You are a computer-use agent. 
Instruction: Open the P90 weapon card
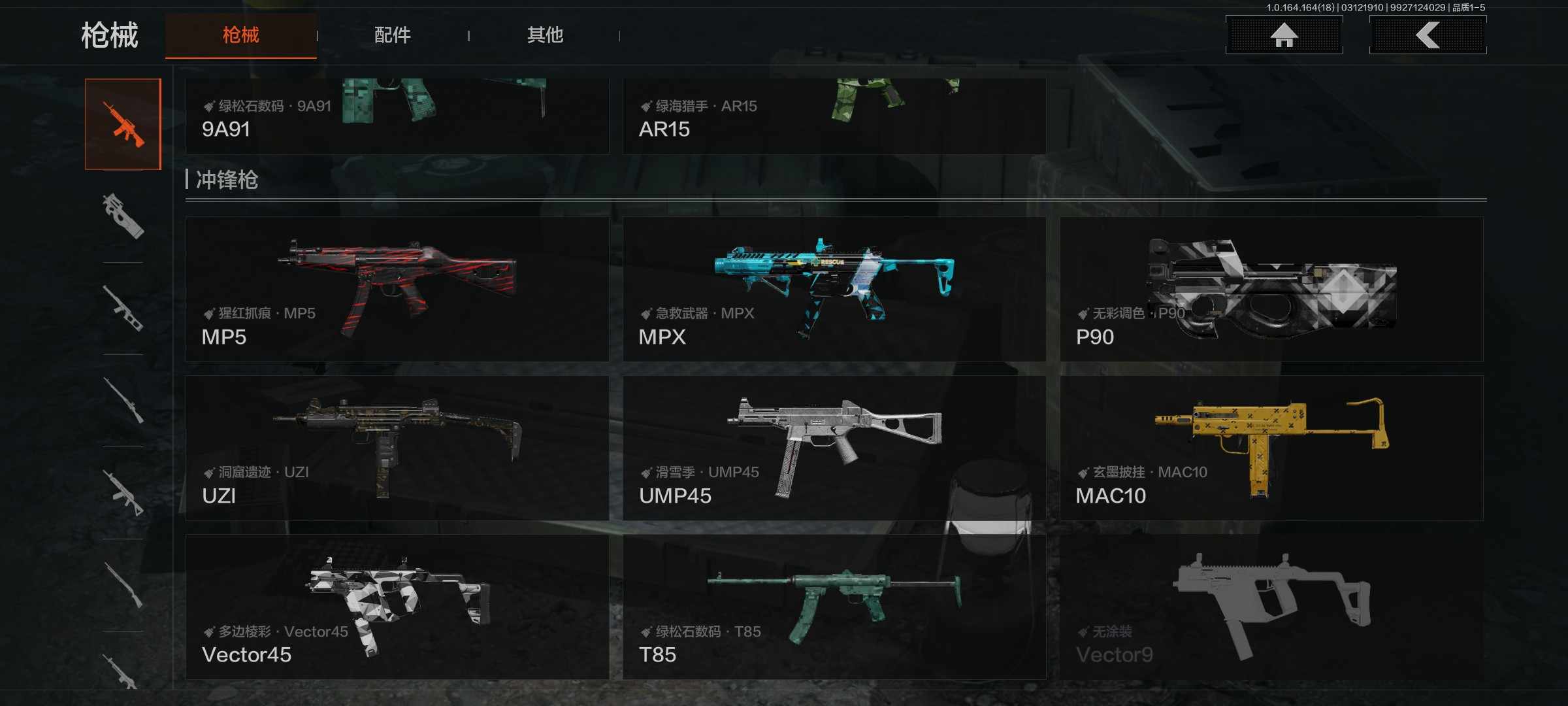[1271, 289]
